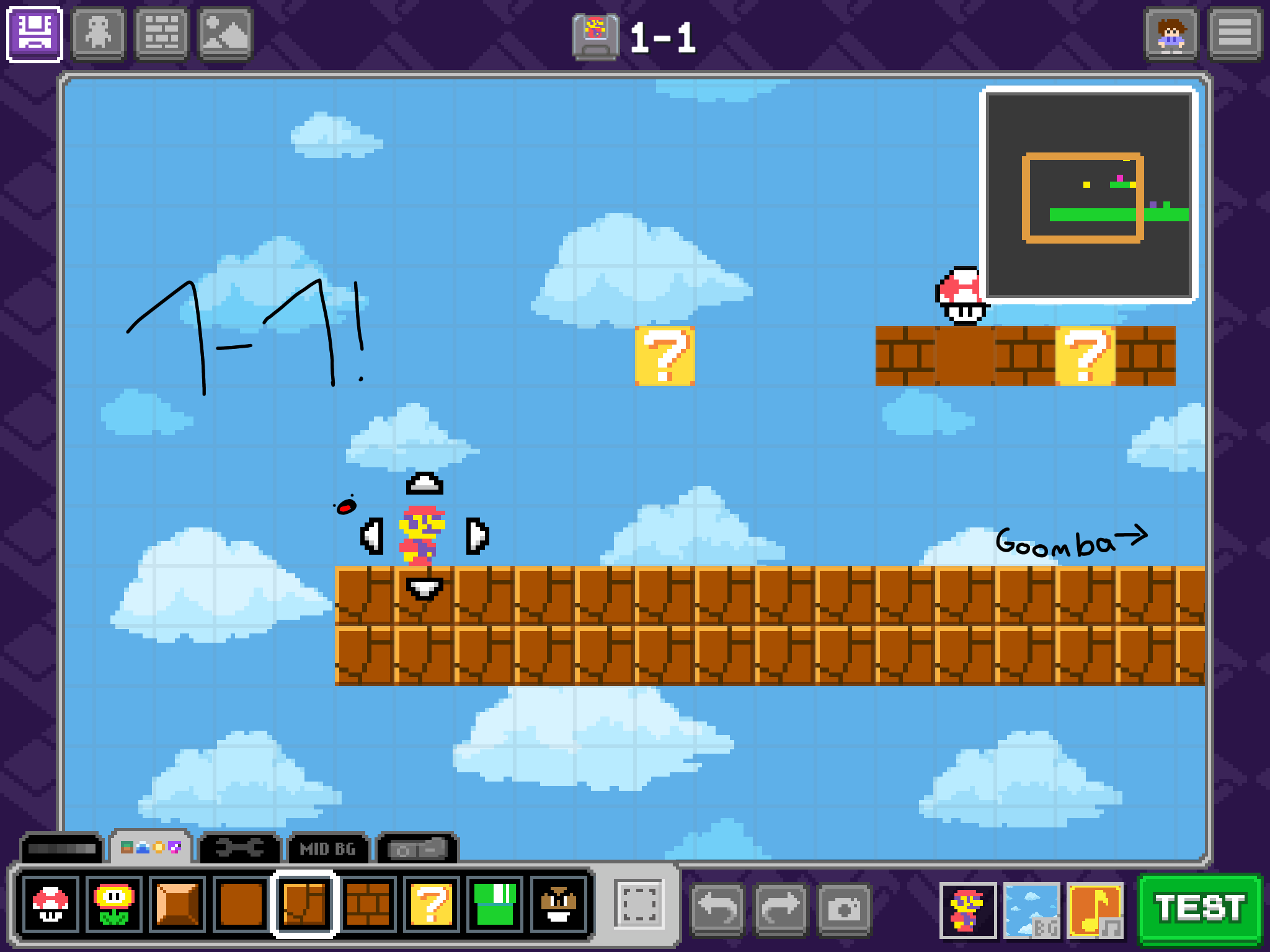Switch to the MID BG layer tab
Viewport: 1270px width, 952px height.
pos(328,848)
